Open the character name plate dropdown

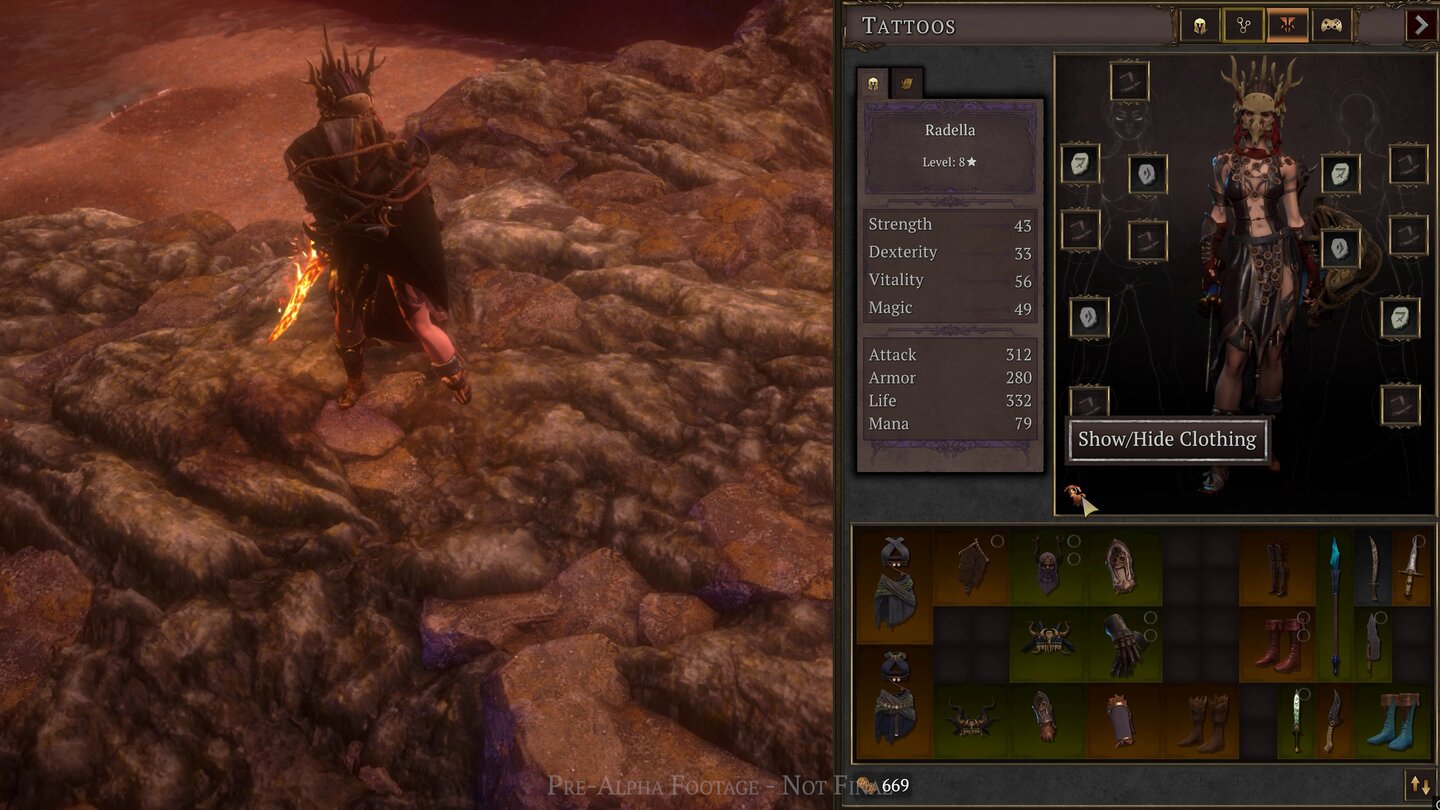(948, 129)
